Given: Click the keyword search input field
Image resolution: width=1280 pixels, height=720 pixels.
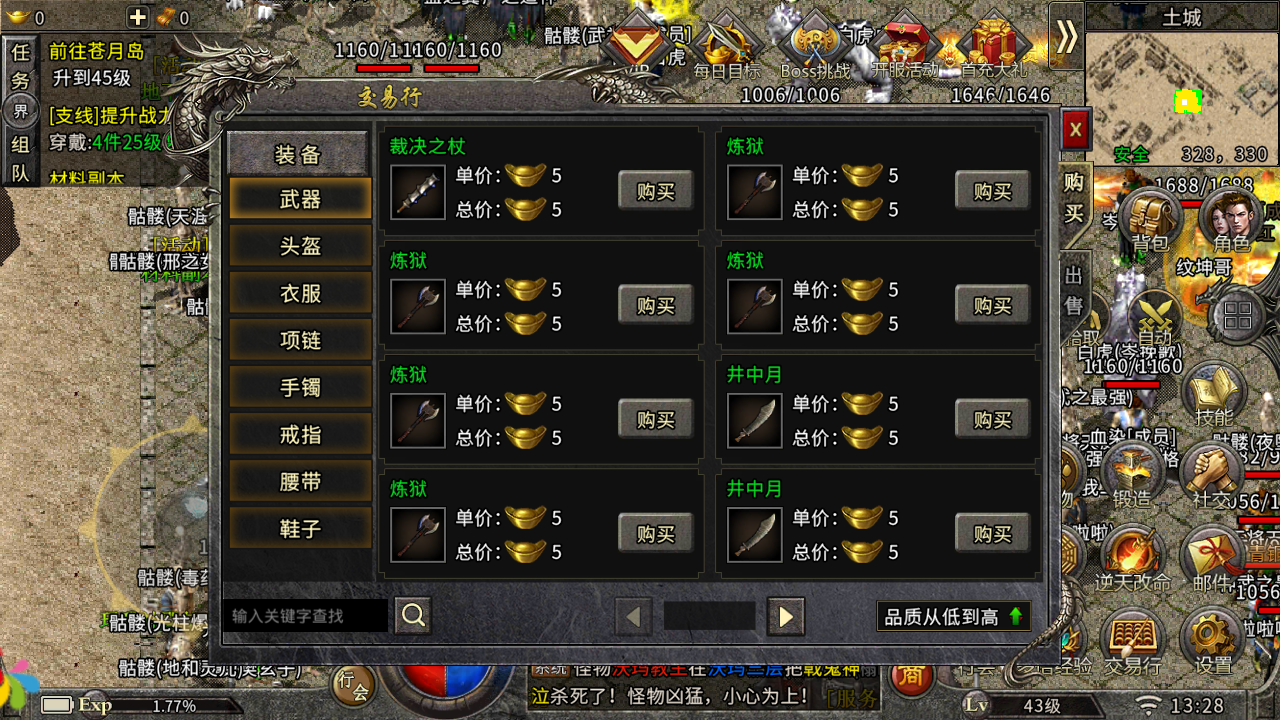Looking at the screenshot, I should pyautogui.click(x=305, y=616).
